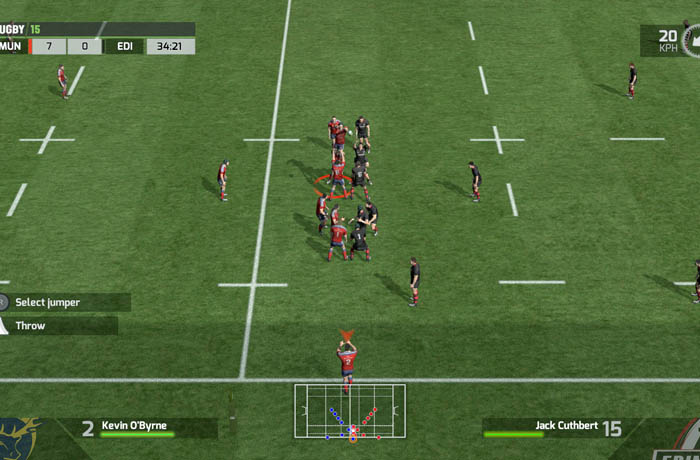Select the Jack Cuthbert player panel
Screen dimensions: 700x460
[557, 428]
